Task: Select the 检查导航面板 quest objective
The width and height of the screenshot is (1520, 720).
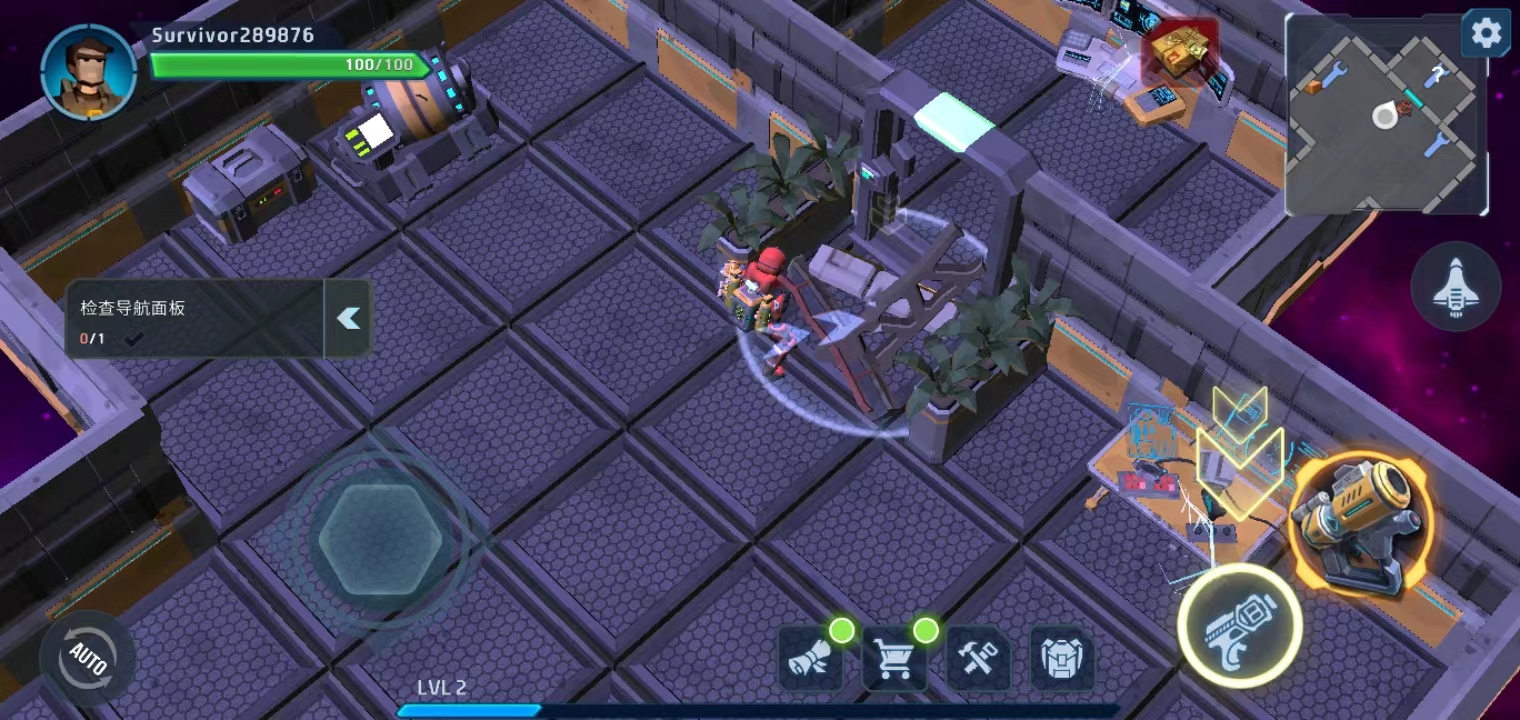Action: click(195, 319)
